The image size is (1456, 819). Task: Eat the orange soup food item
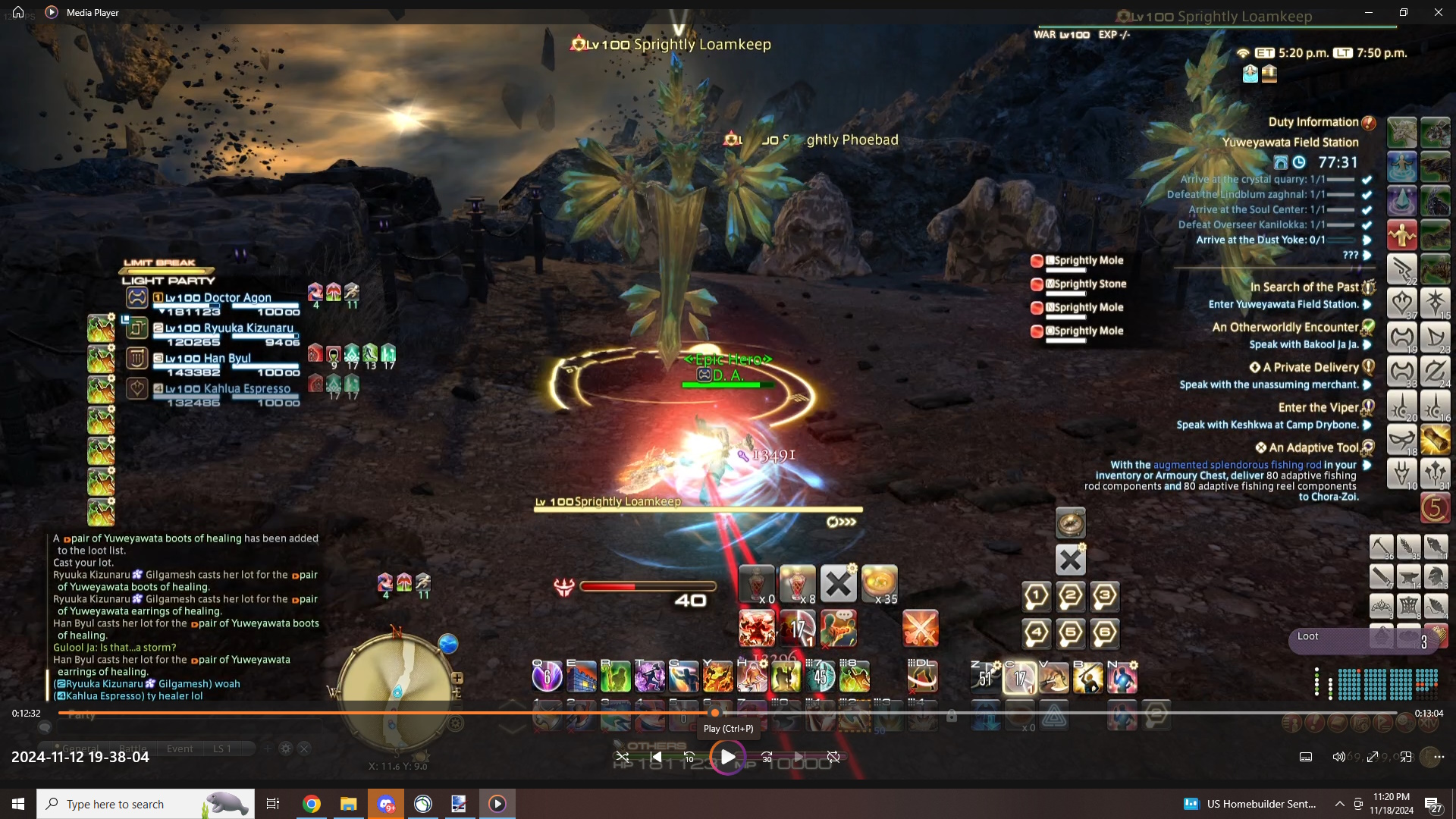coord(879,584)
